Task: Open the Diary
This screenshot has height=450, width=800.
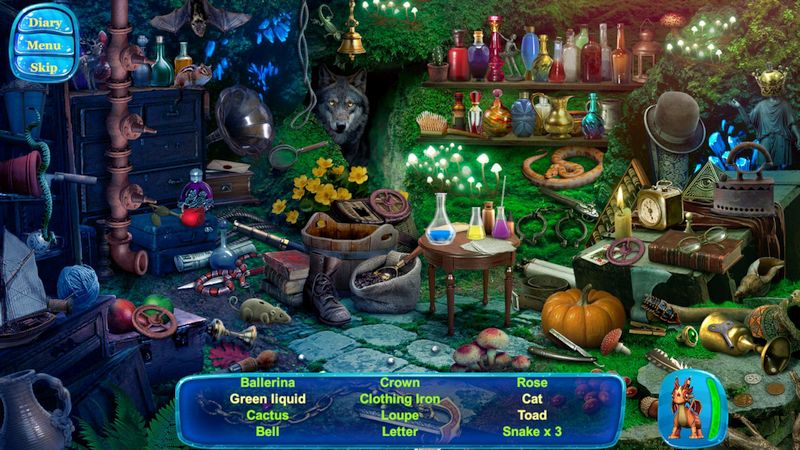Action: pyautogui.click(x=44, y=23)
